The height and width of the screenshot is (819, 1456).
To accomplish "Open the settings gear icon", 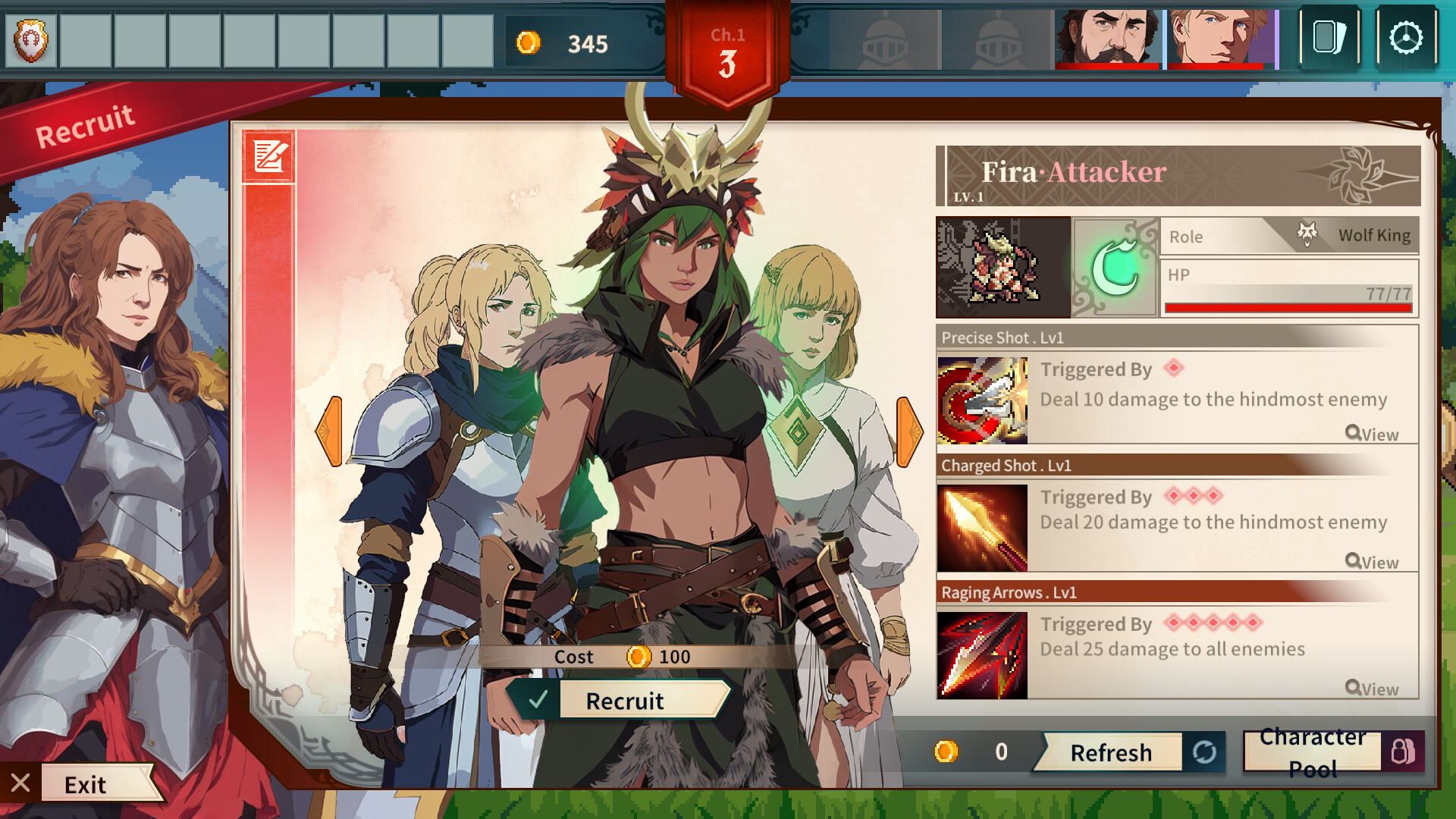I will click(x=1407, y=36).
